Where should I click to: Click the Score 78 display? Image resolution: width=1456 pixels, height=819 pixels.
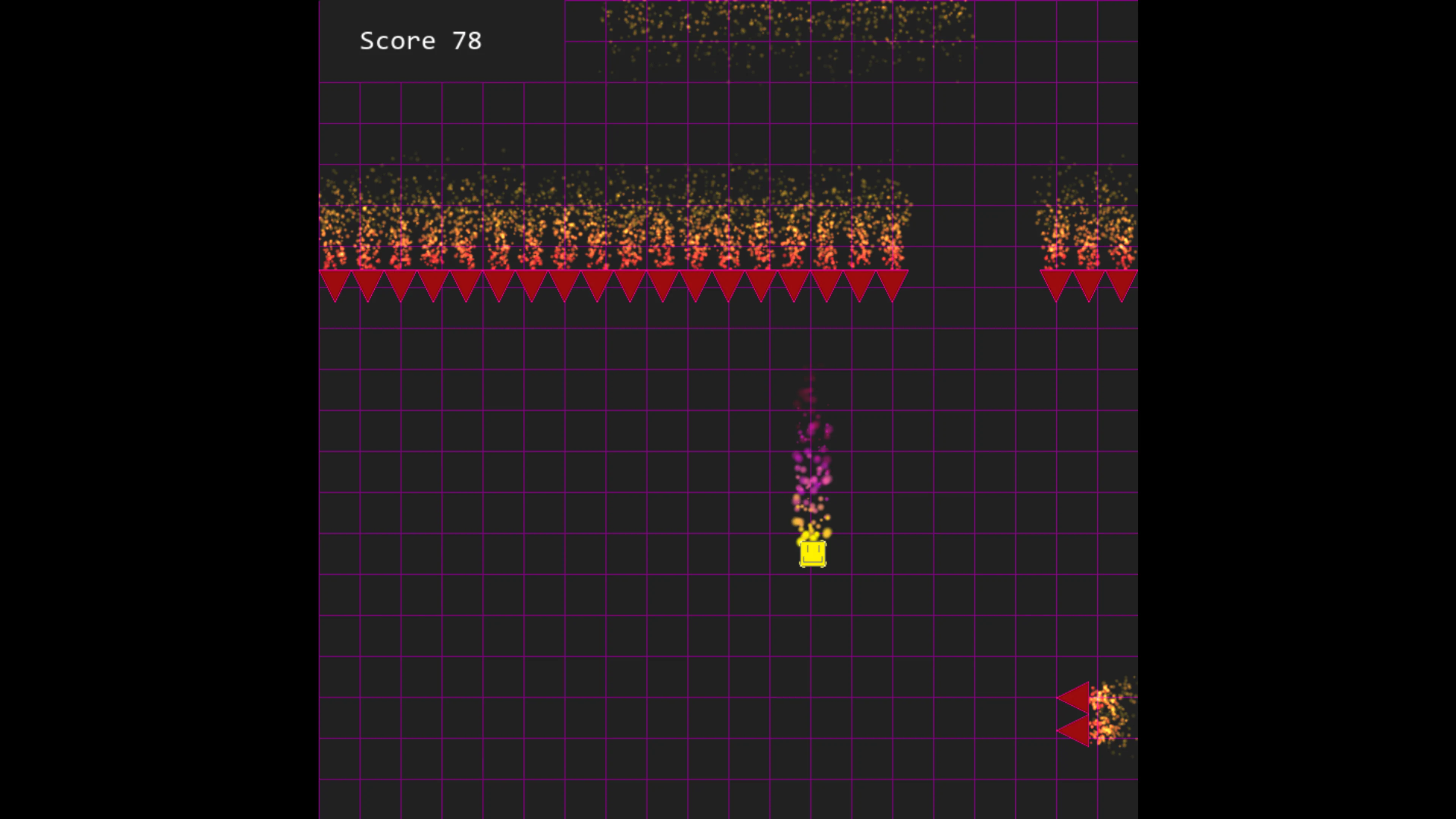[x=420, y=40]
